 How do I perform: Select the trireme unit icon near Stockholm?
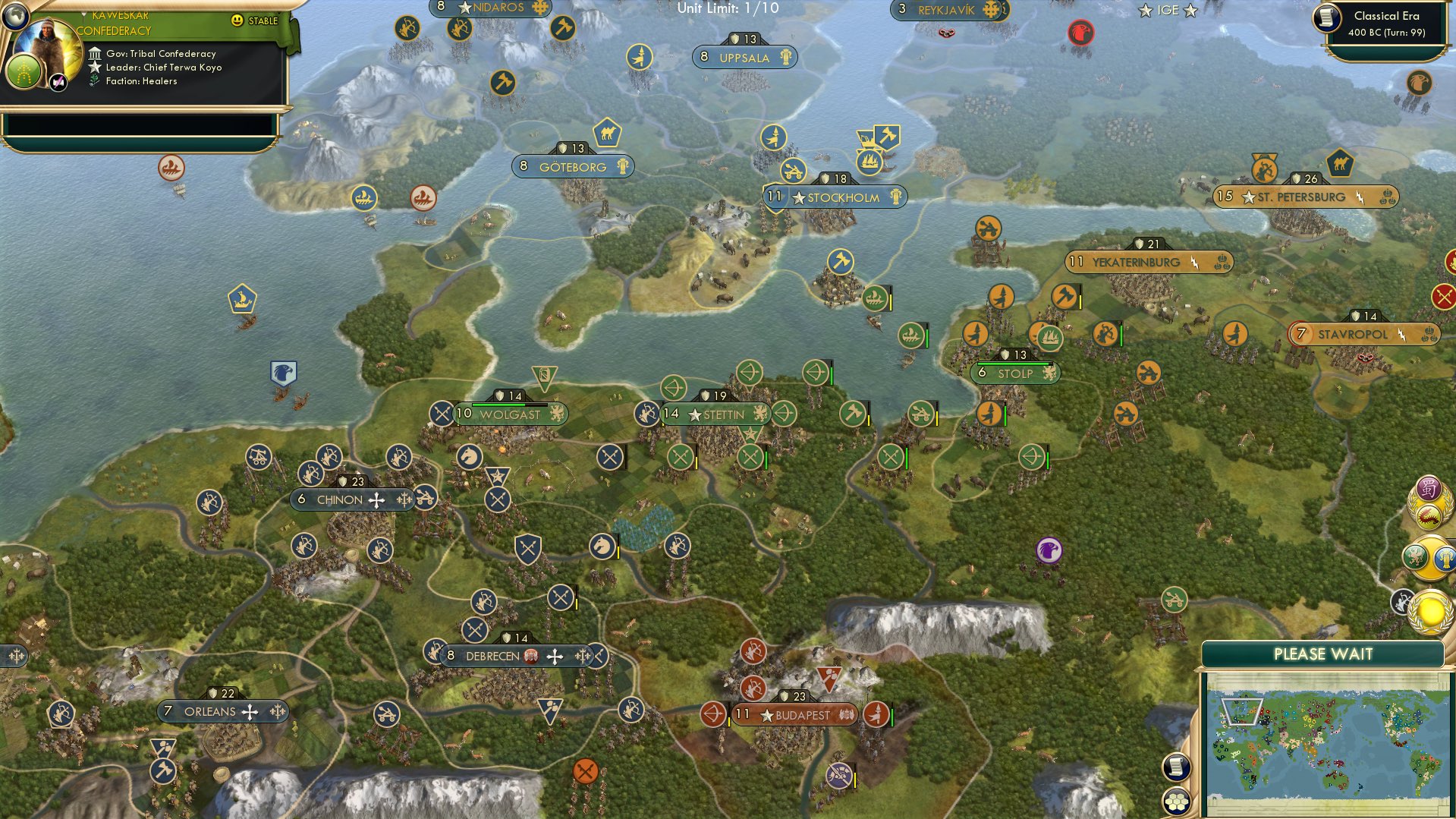point(870,162)
